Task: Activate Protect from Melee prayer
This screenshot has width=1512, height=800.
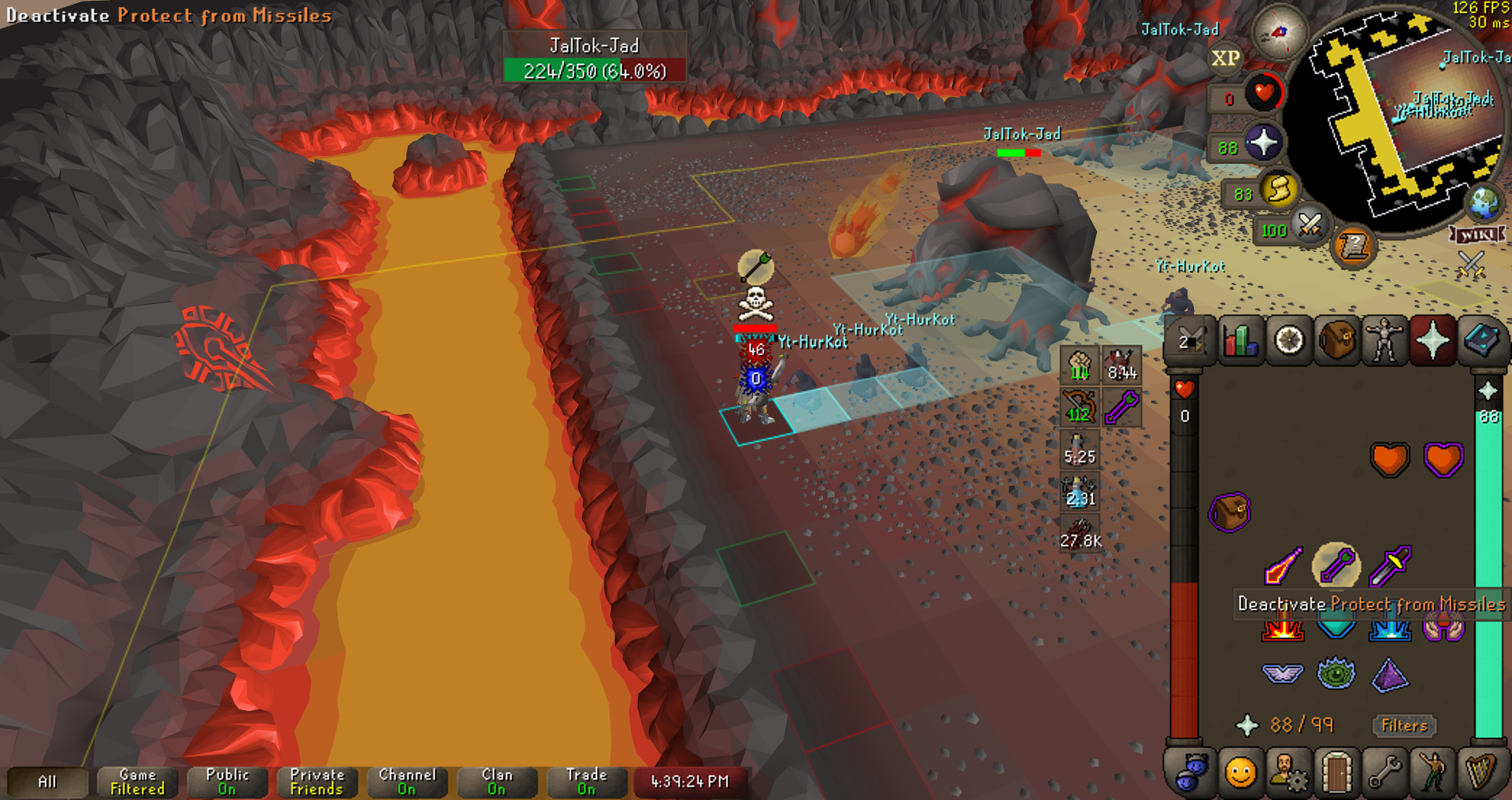Action: tap(1389, 565)
